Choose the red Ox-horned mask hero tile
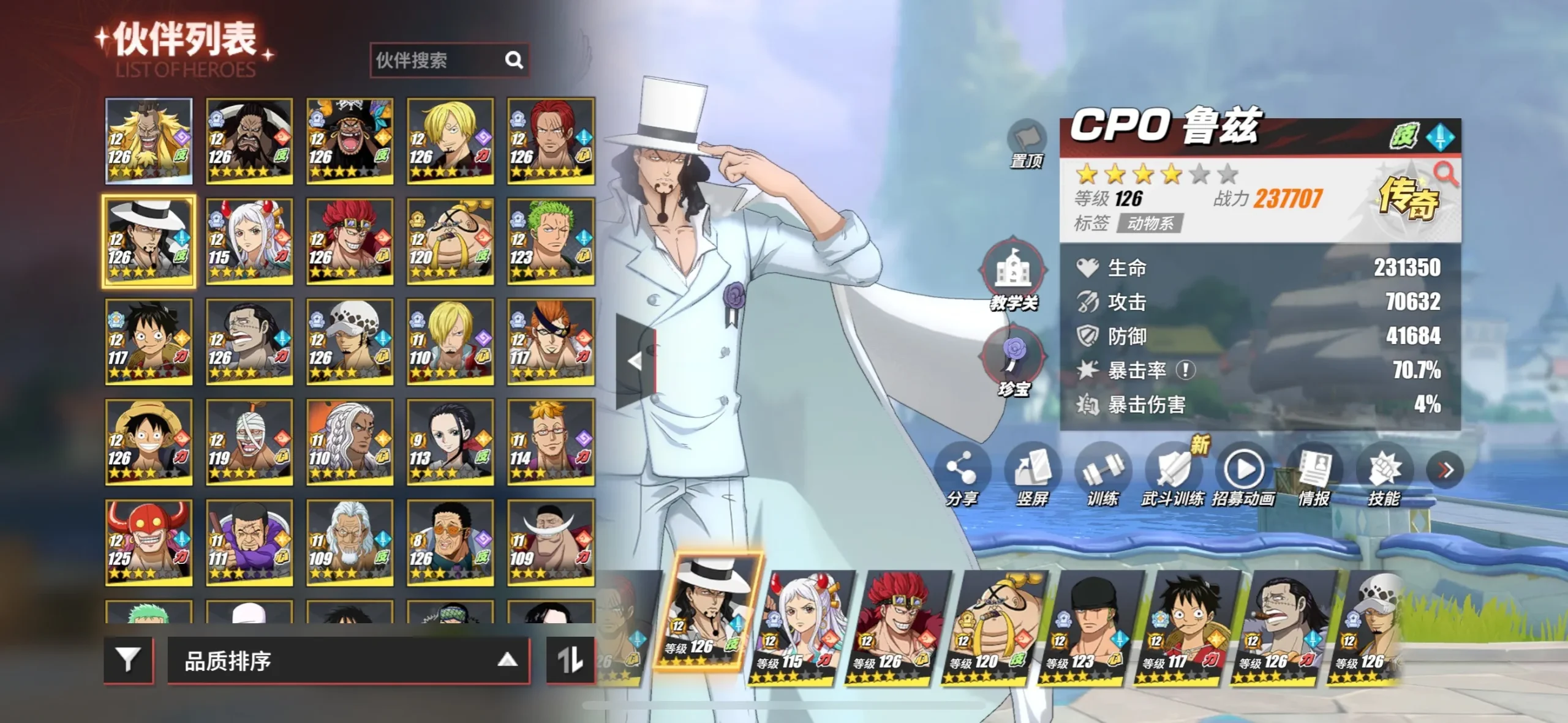Screen dimensions: 1568x723 [x=148, y=542]
